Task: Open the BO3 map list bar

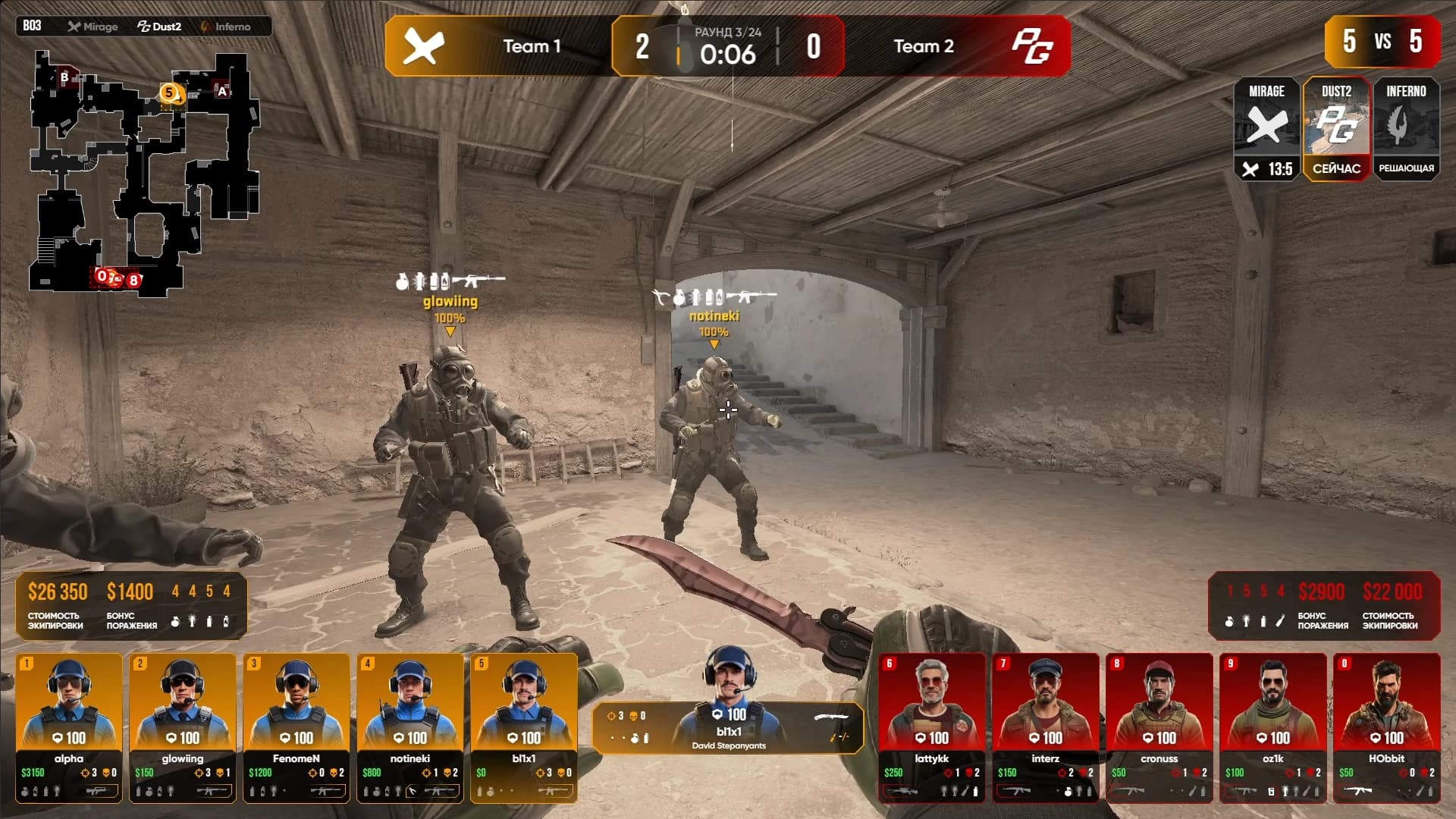Action: pos(144,27)
